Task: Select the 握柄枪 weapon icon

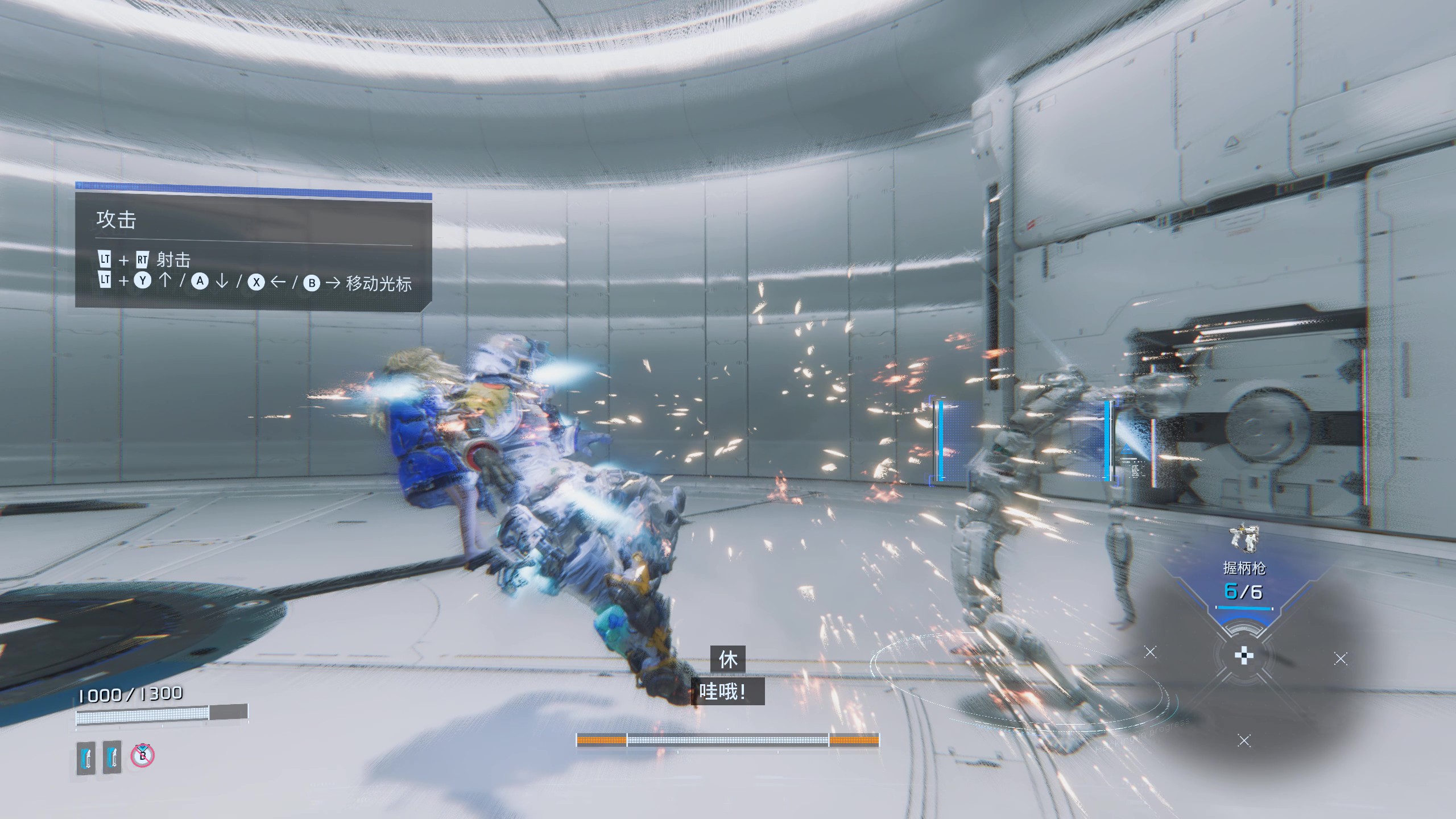Action: [x=1244, y=538]
